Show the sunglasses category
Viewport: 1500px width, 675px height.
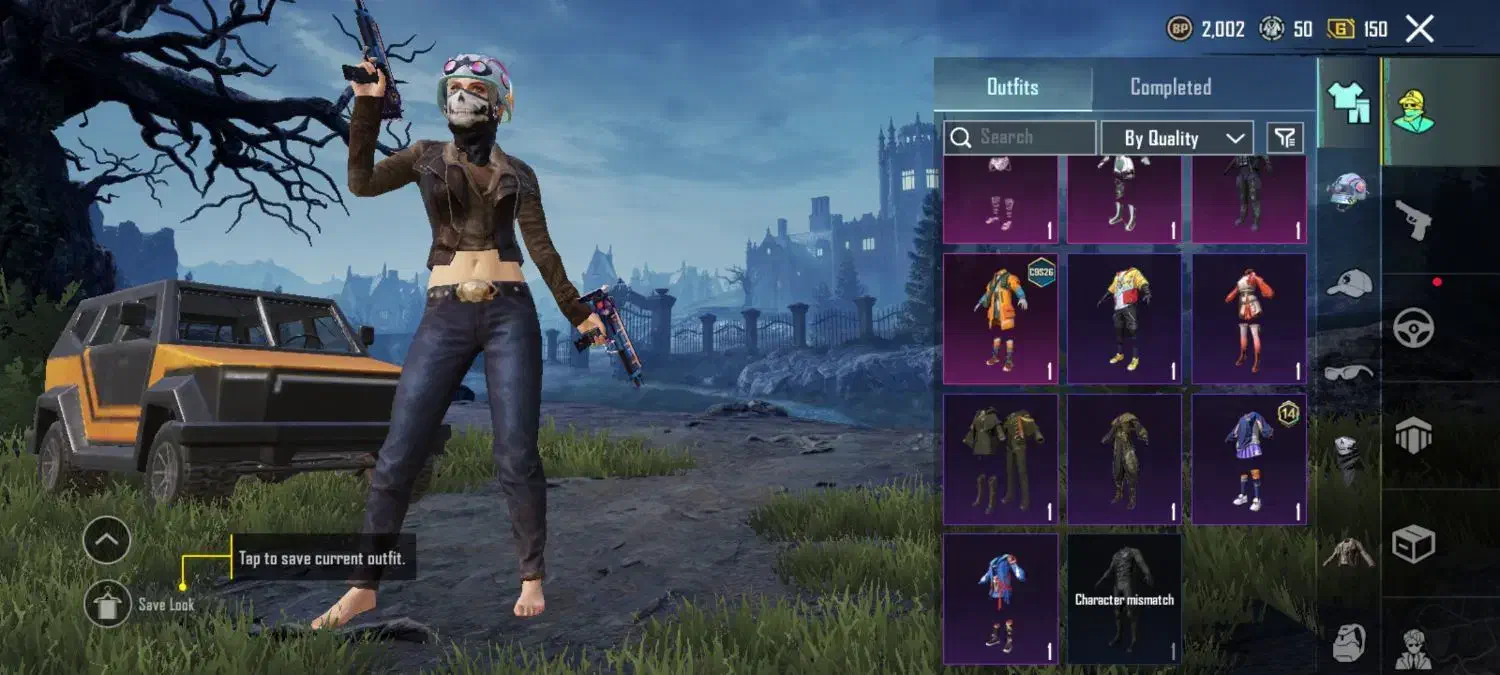point(1348,373)
